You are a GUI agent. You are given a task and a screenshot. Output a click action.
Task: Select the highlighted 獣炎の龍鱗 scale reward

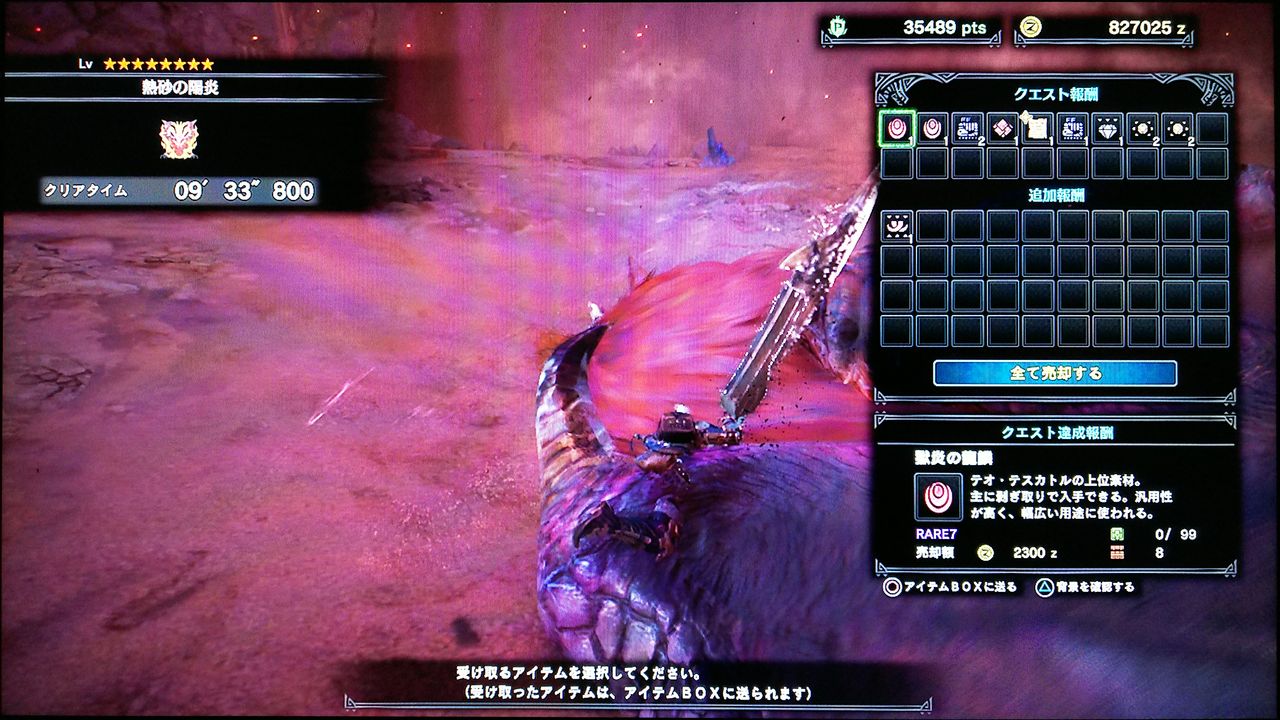coord(897,130)
